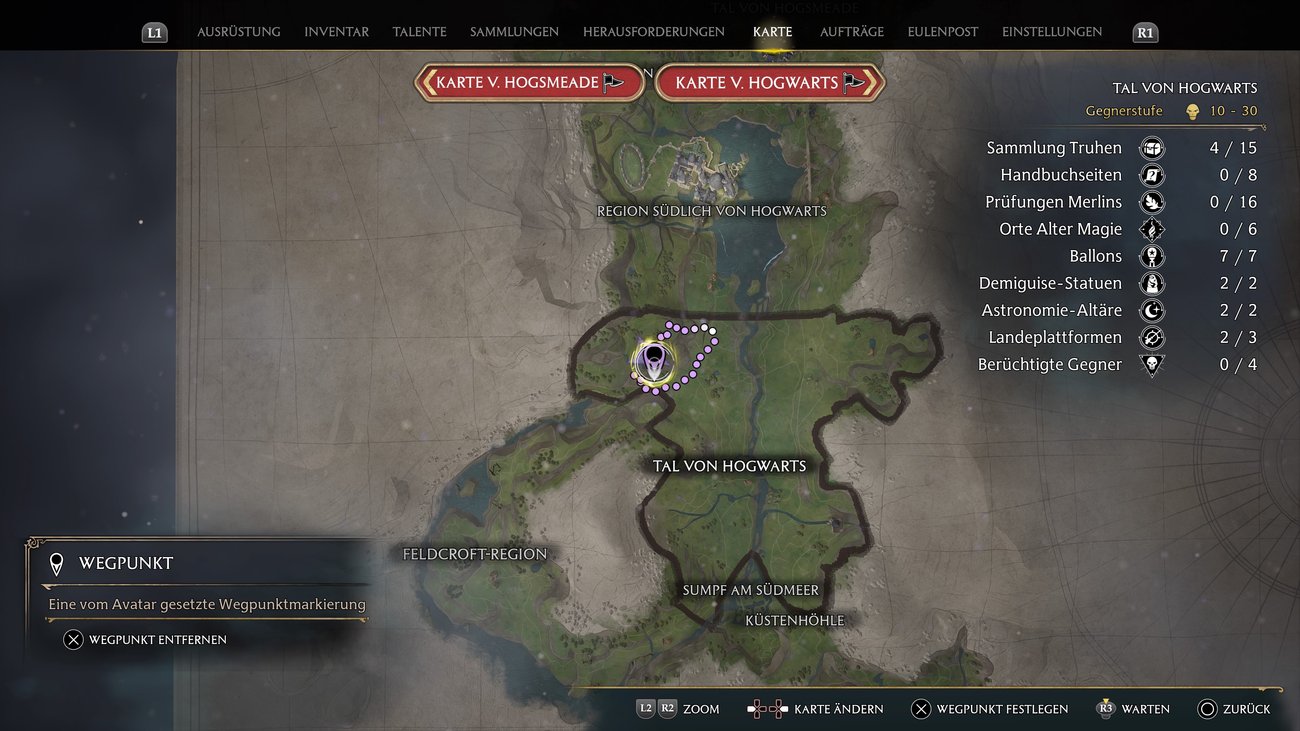Viewport: 1300px width, 731px height.
Task: Select the Tal von Hogwarts region label
Action: click(x=729, y=466)
